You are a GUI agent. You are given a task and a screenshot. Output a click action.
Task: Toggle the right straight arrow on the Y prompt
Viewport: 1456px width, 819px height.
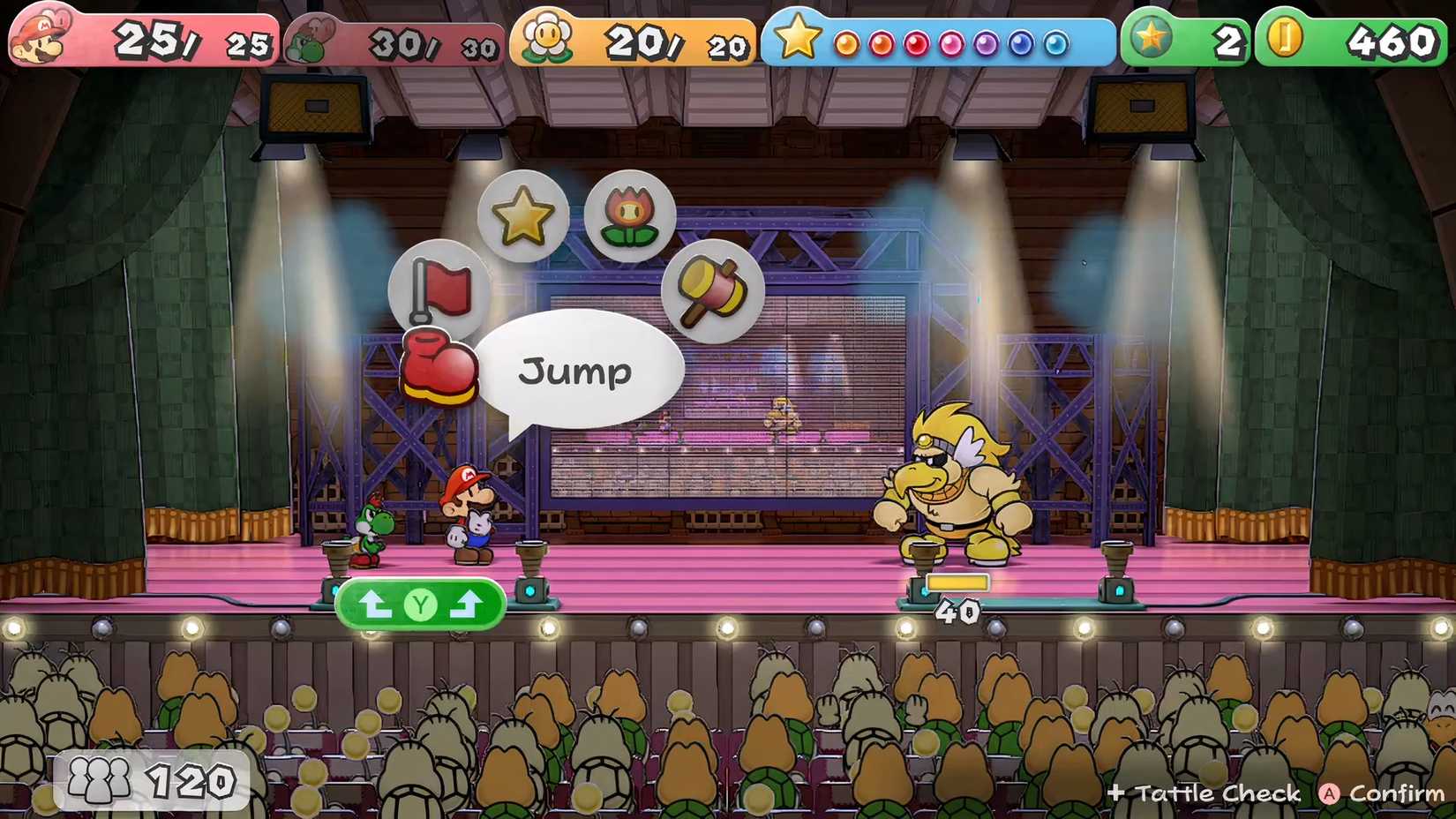[468, 604]
